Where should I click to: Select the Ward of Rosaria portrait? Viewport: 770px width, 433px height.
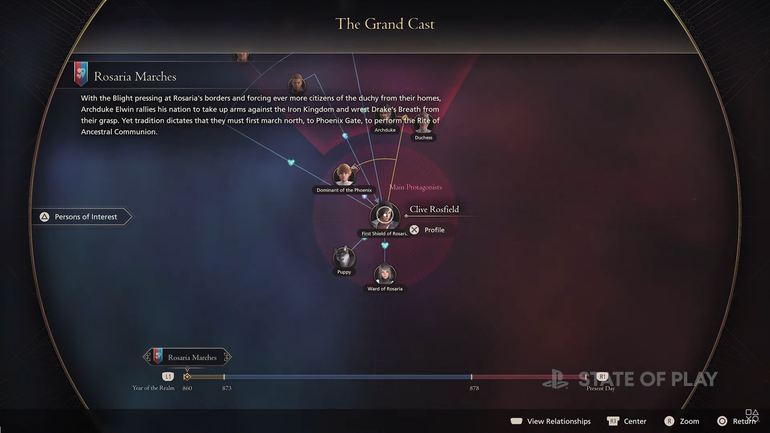tap(385, 274)
